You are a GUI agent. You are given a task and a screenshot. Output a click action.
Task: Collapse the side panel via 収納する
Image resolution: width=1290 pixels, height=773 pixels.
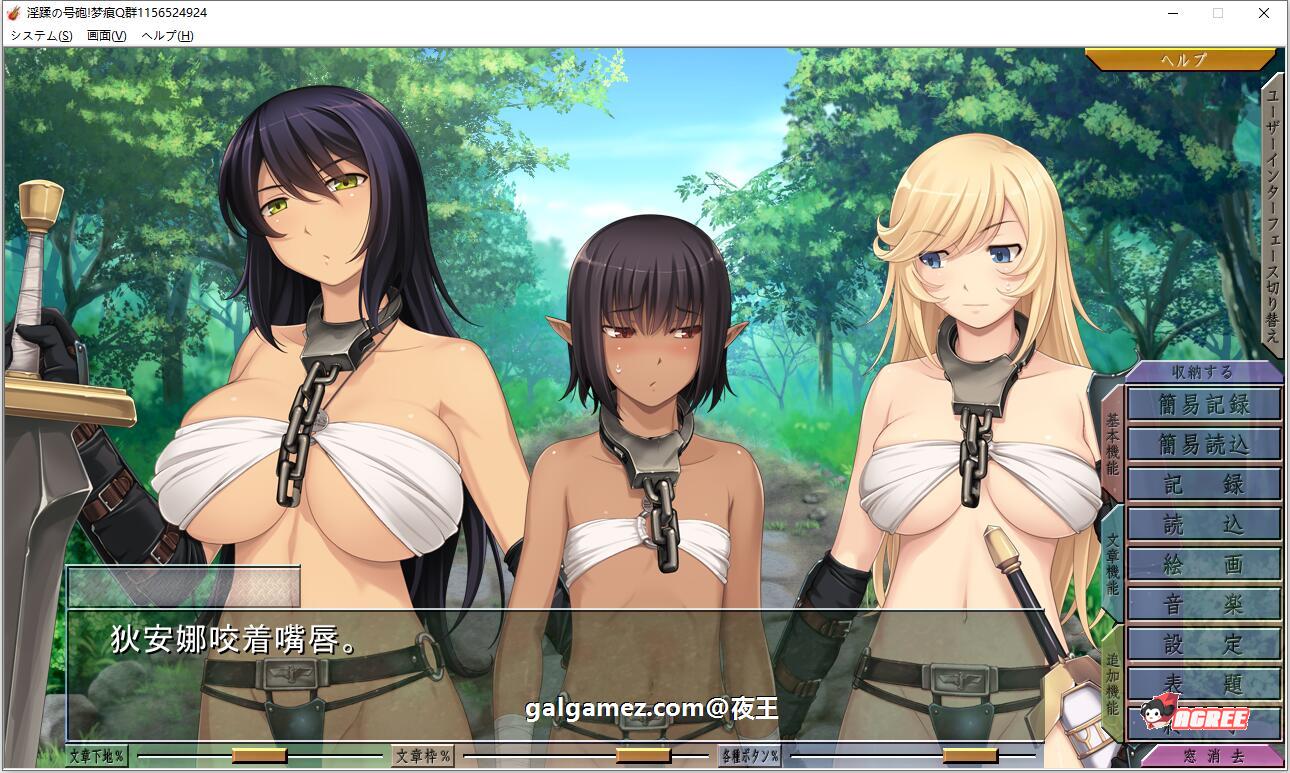(1203, 370)
